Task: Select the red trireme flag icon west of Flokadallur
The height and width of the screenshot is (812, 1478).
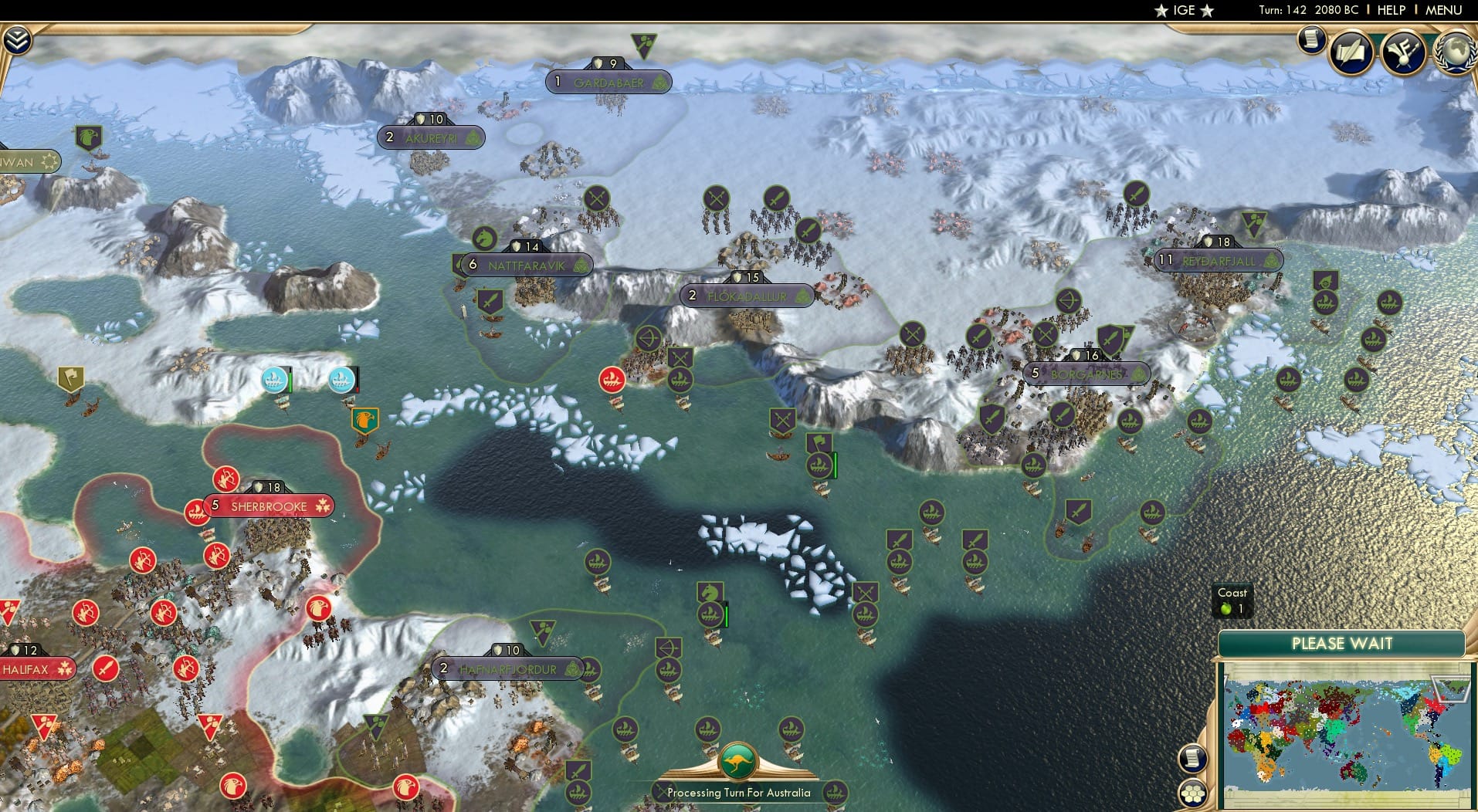Action: pos(612,380)
